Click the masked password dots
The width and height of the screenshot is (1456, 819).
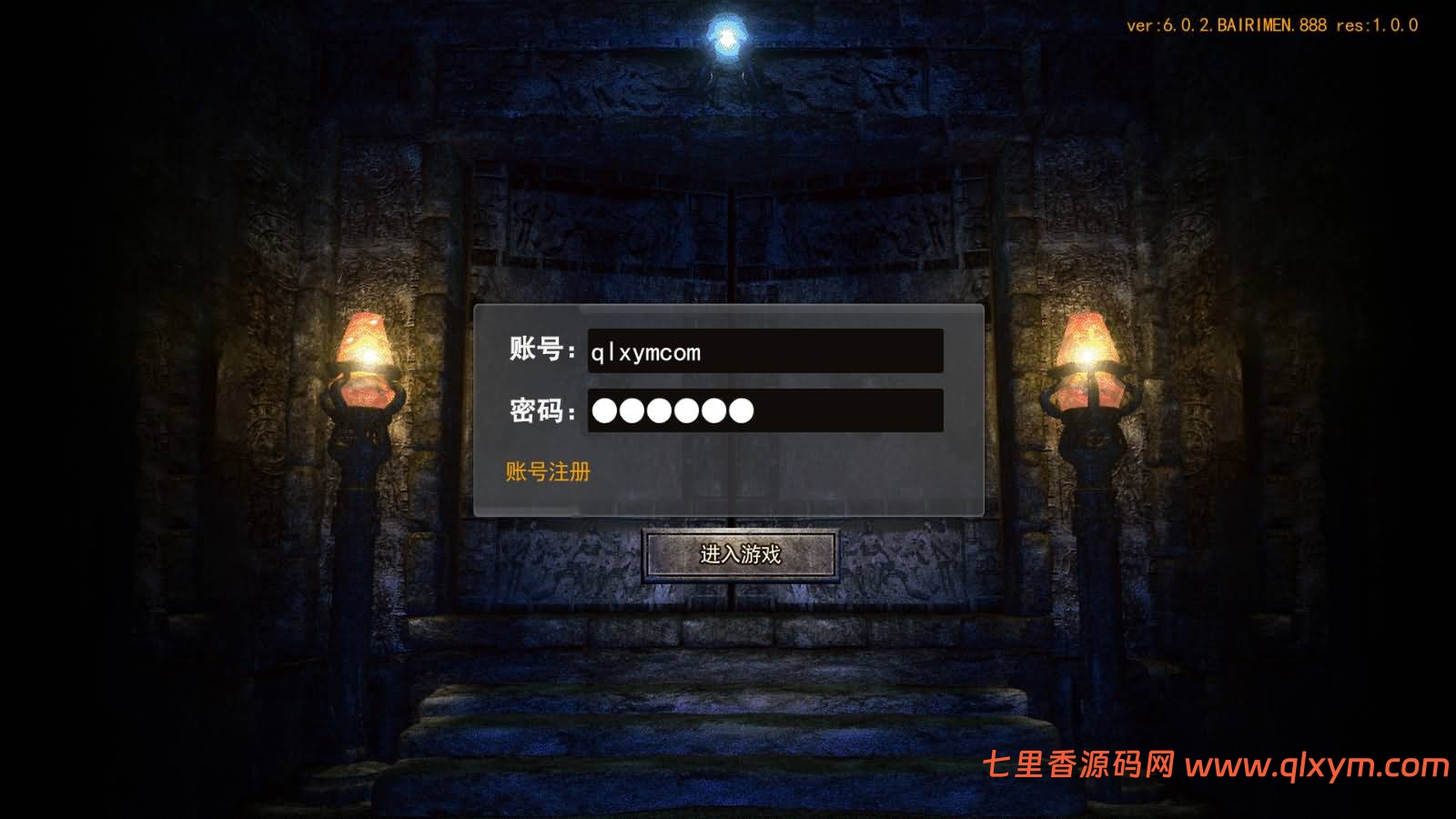673,411
